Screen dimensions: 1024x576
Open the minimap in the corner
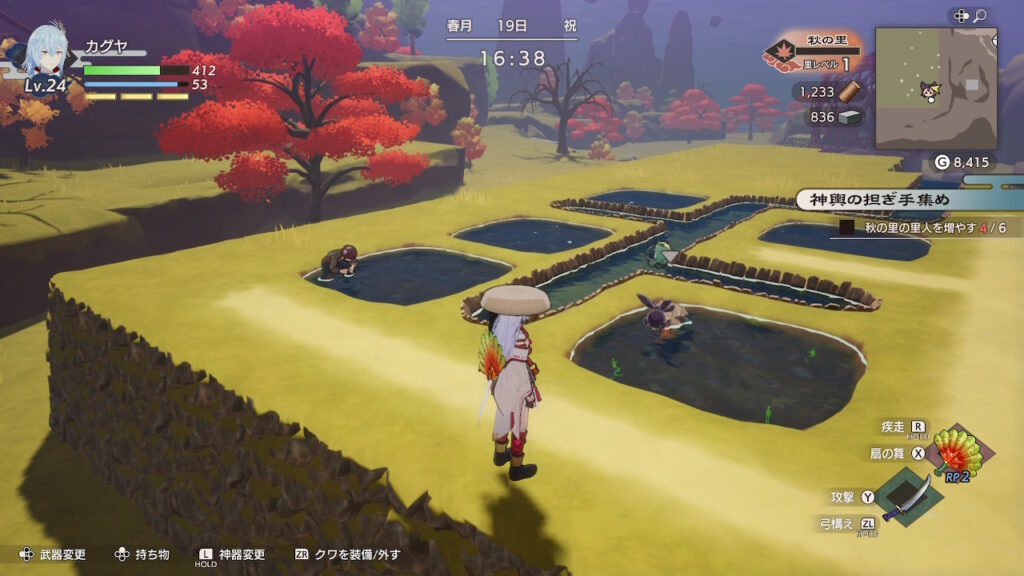click(935, 88)
